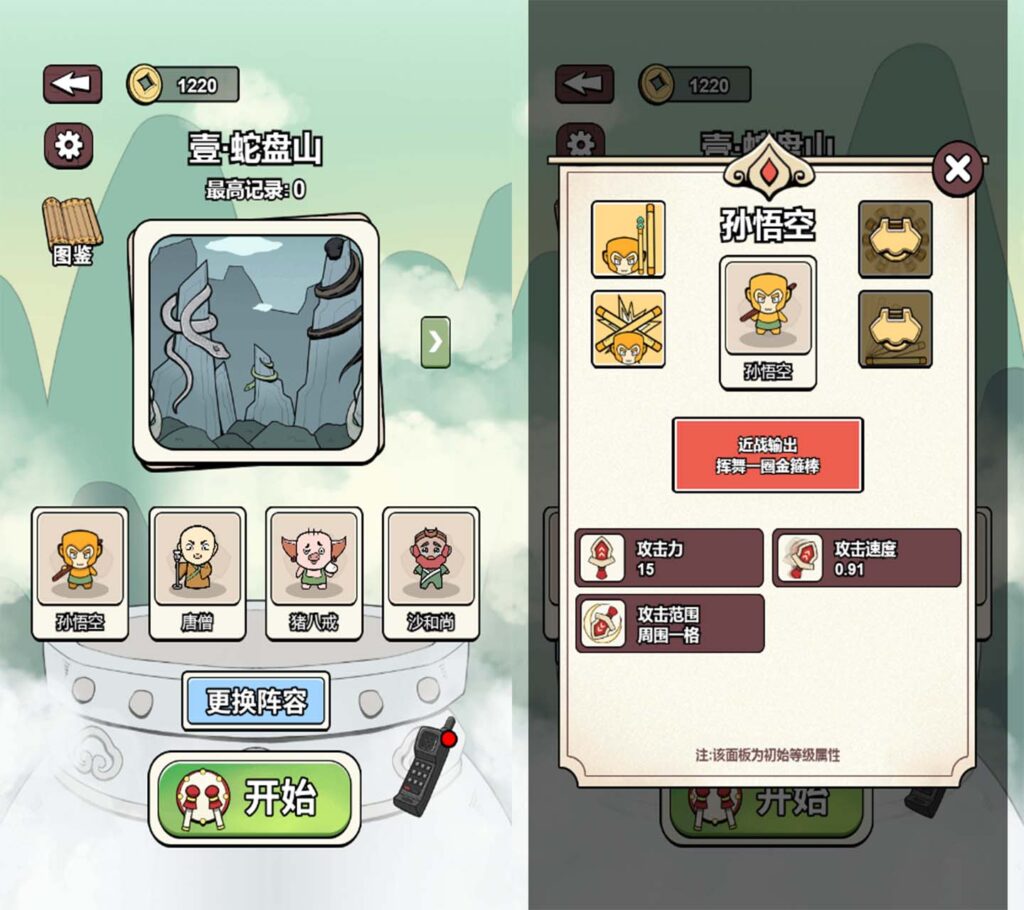
Task: Click the 孙悟空 portrait in the detail panel
Action: click(767, 322)
